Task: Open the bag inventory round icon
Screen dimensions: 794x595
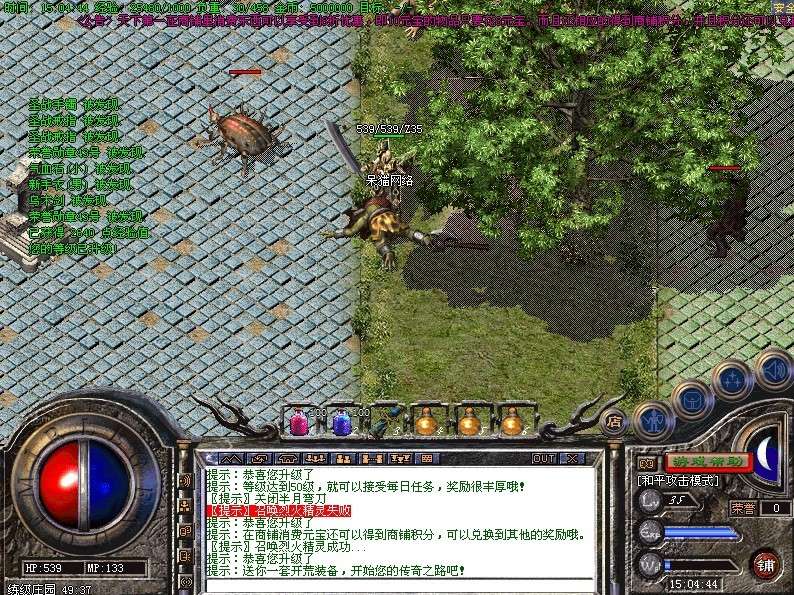Action: (694, 401)
